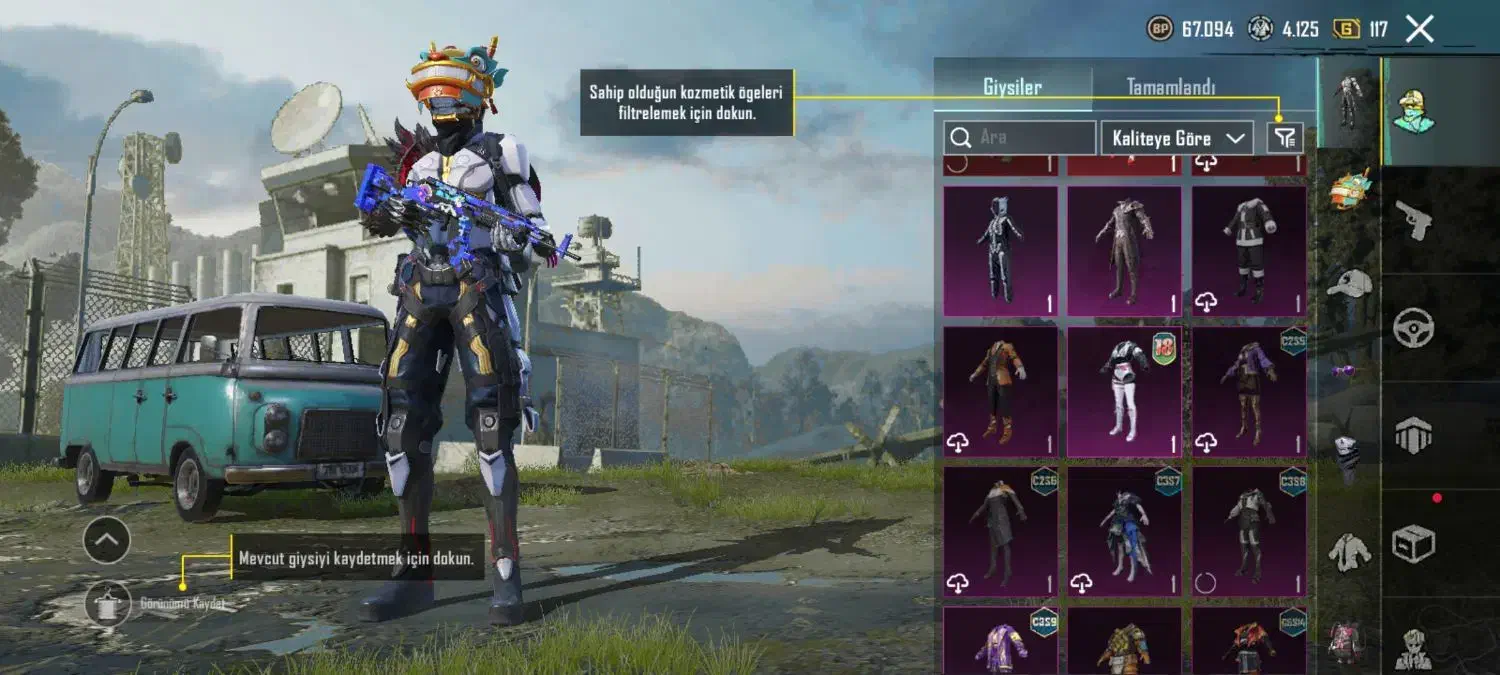Open the crate box category
The image size is (1500, 675).
point(1414,544)
